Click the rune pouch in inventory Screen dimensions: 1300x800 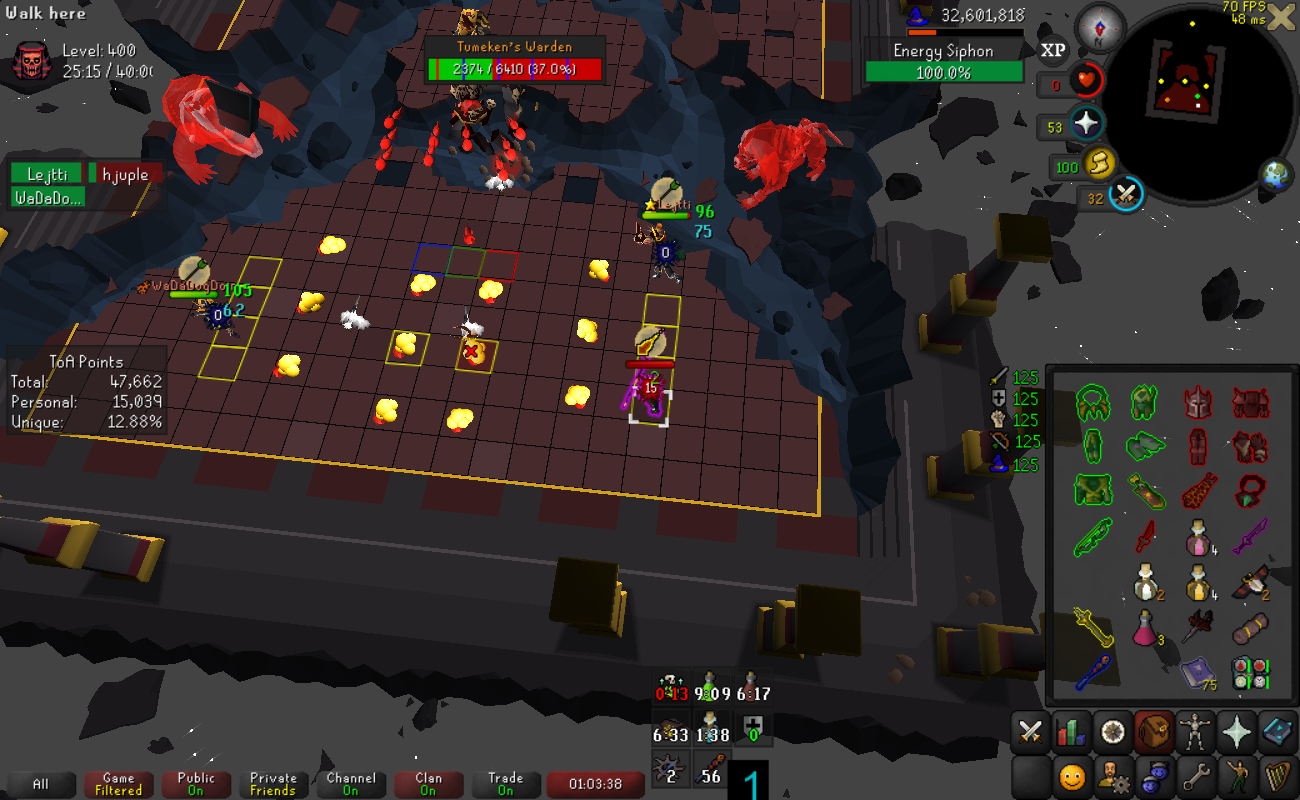[1250, 670]
